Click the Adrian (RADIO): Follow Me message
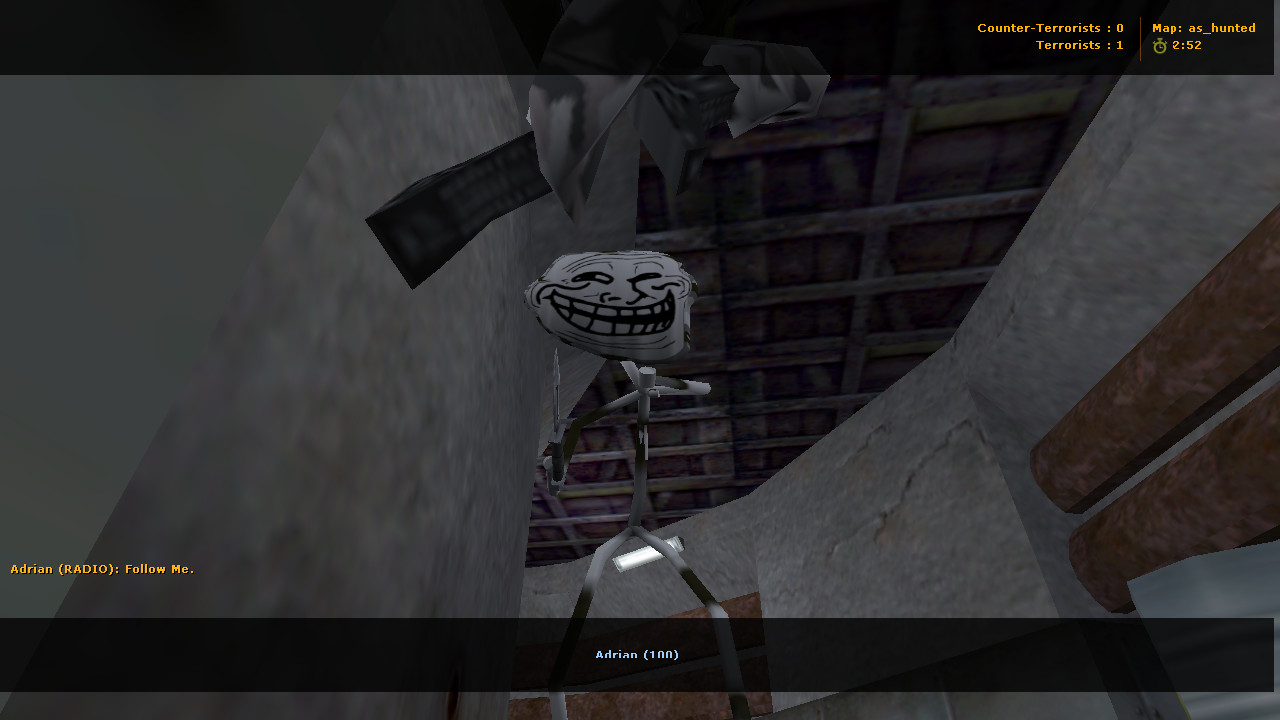 [101, 568]
